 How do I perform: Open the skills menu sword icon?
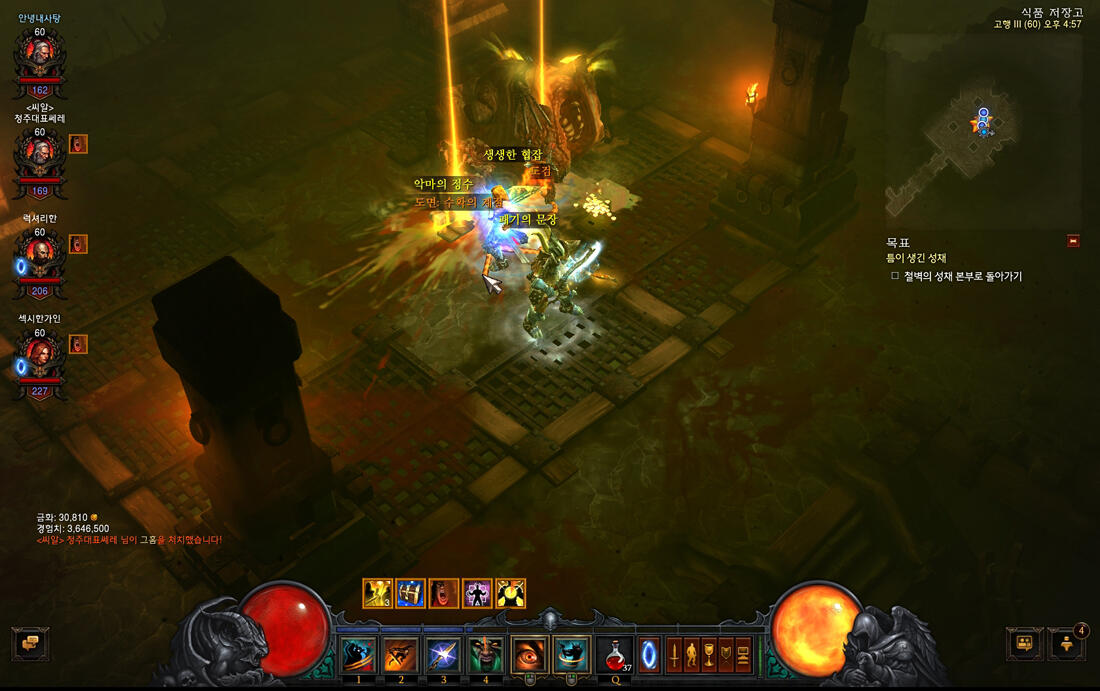[x=674, y=655]
